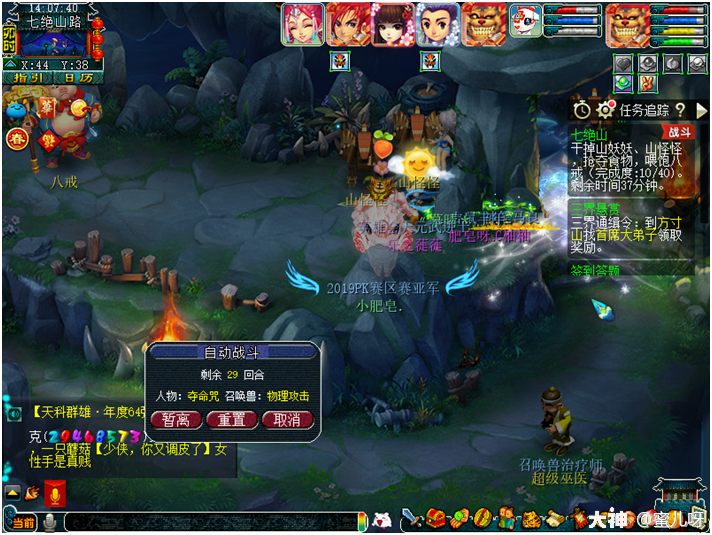
Task: Open the treasure chest bag icon
Action: [x=434, y=519]
